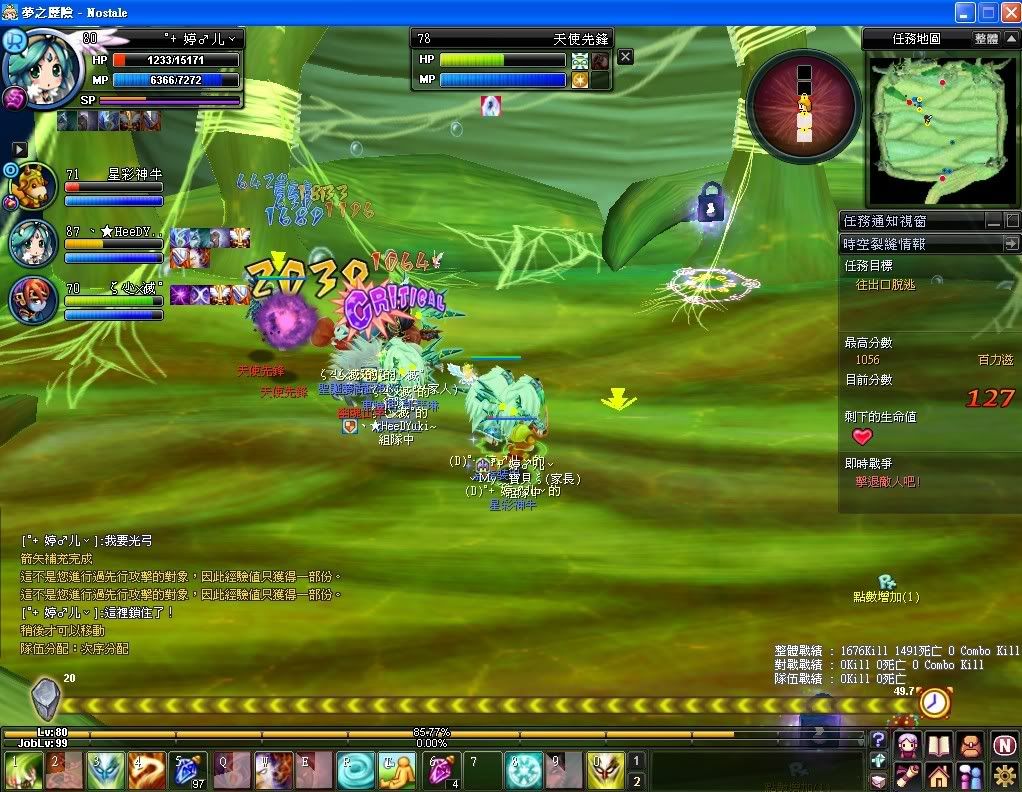Image resolution: width=1022 pixels, height=792 pixels.
Task: Open the friends chat-bubble icon
Action: point(971,776)
